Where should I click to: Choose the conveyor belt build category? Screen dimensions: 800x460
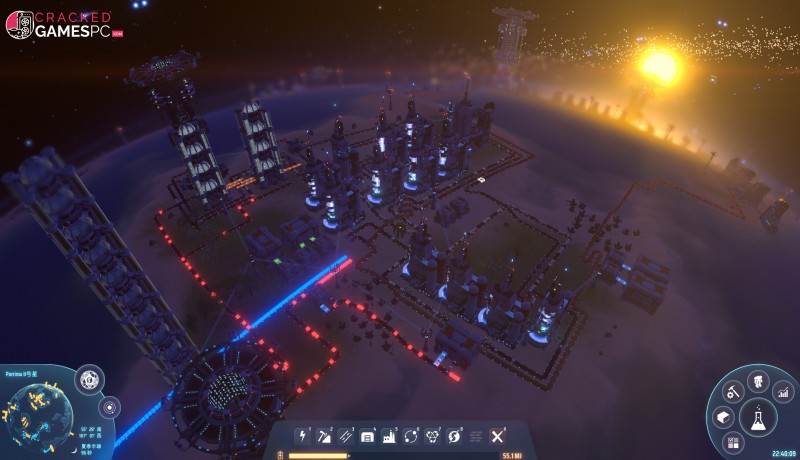(x=345, y=436)
